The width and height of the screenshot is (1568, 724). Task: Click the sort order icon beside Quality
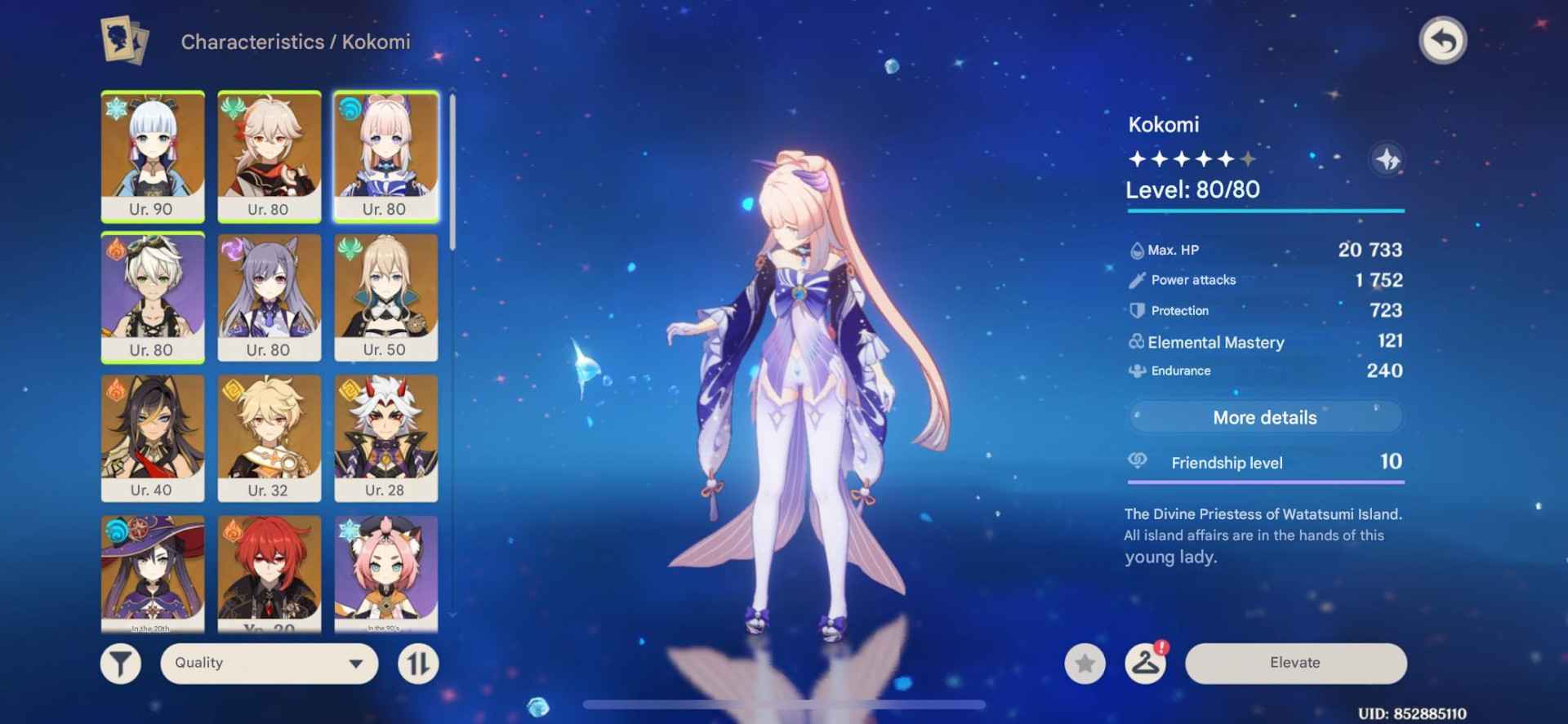[419, 663]
